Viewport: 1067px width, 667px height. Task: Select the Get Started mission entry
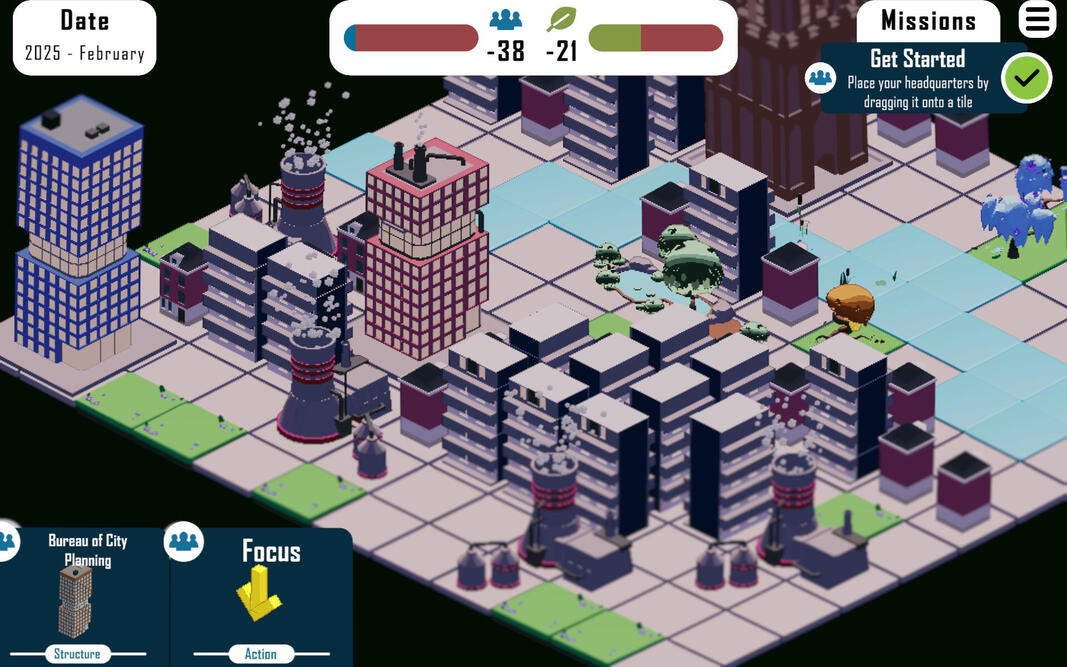pyautogui.click(x=915, y=78)
